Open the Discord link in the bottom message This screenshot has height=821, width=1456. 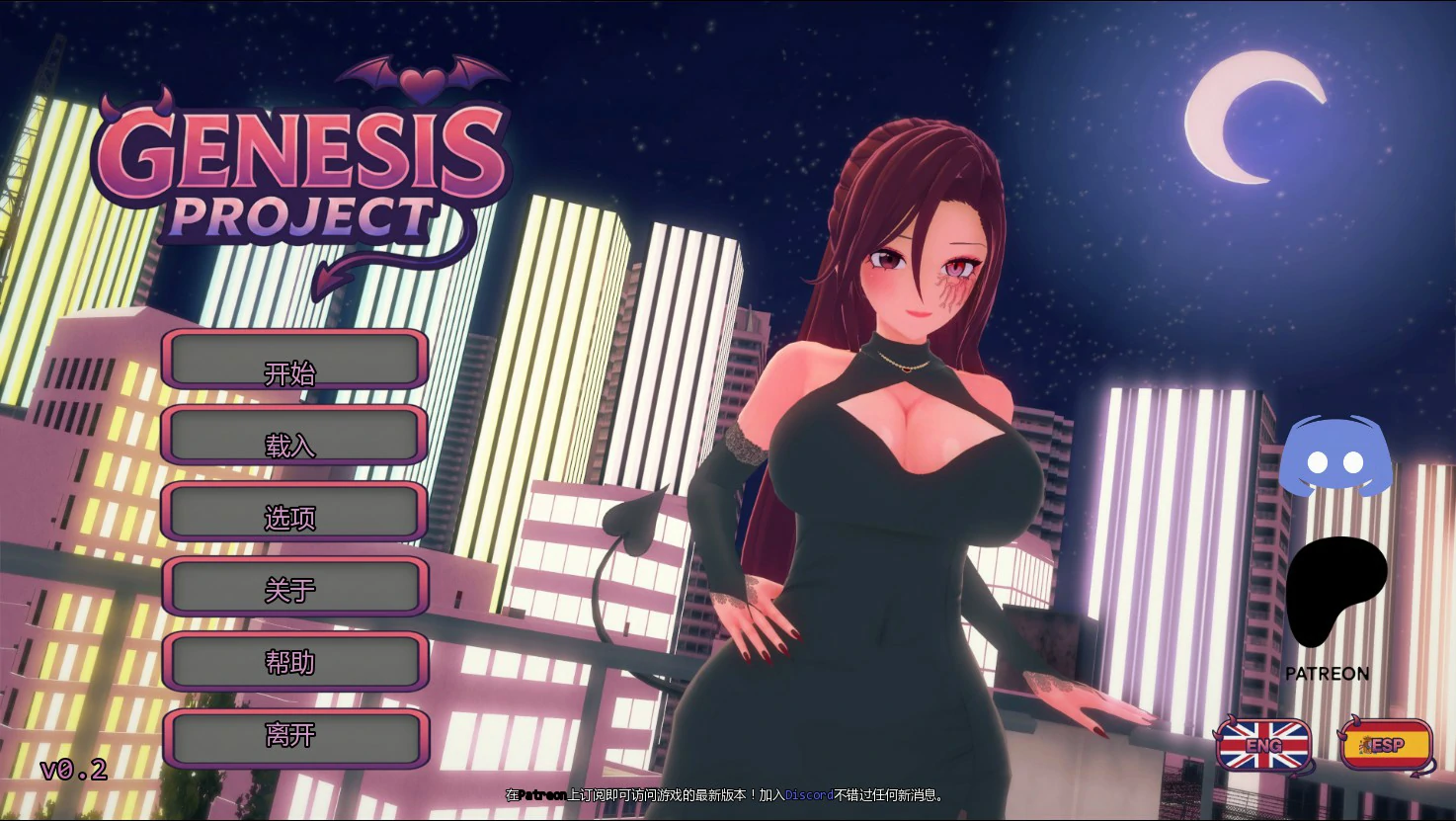808,794
